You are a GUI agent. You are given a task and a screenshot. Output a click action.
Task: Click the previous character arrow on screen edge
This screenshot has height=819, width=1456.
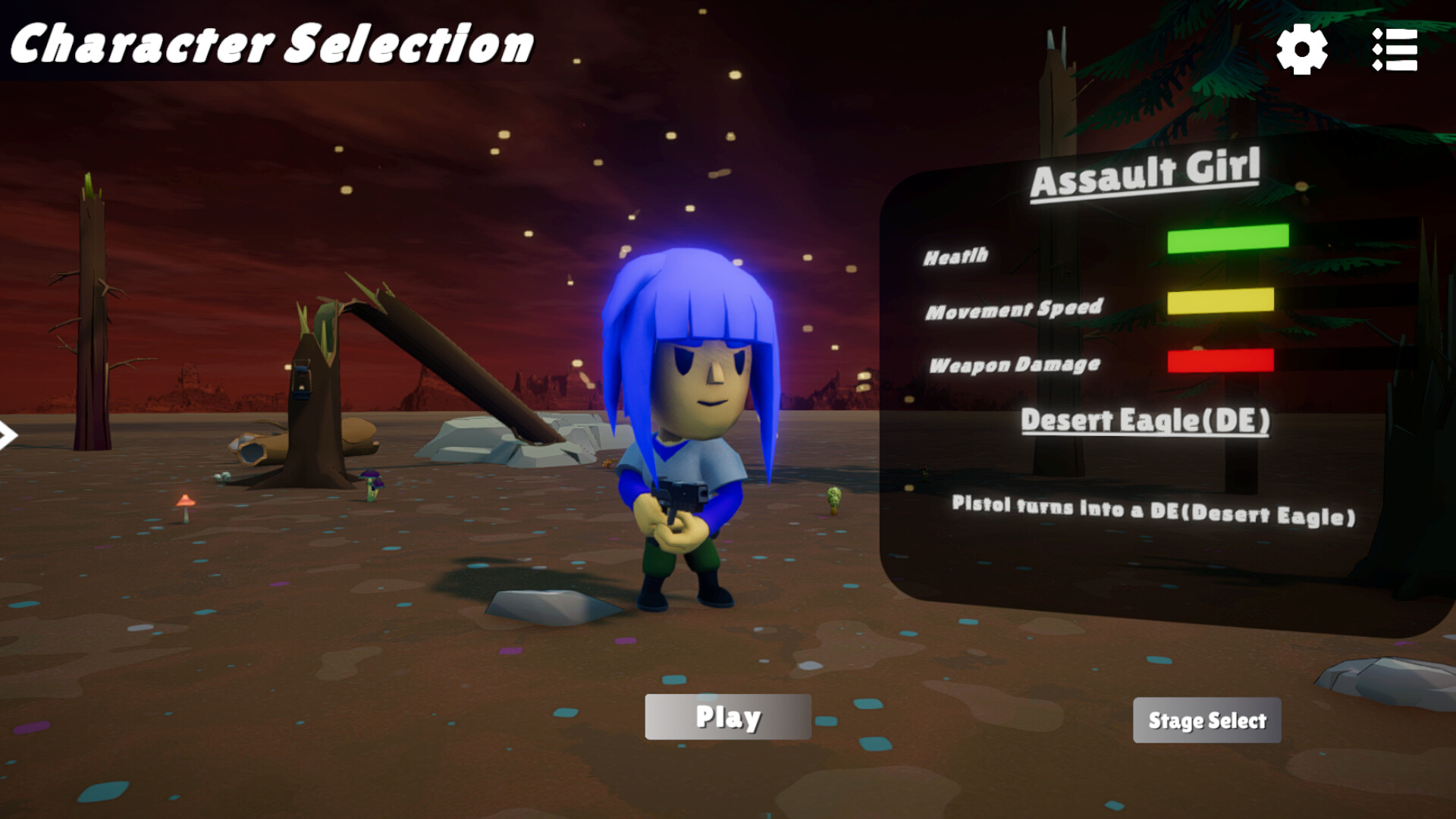[6, 434]
